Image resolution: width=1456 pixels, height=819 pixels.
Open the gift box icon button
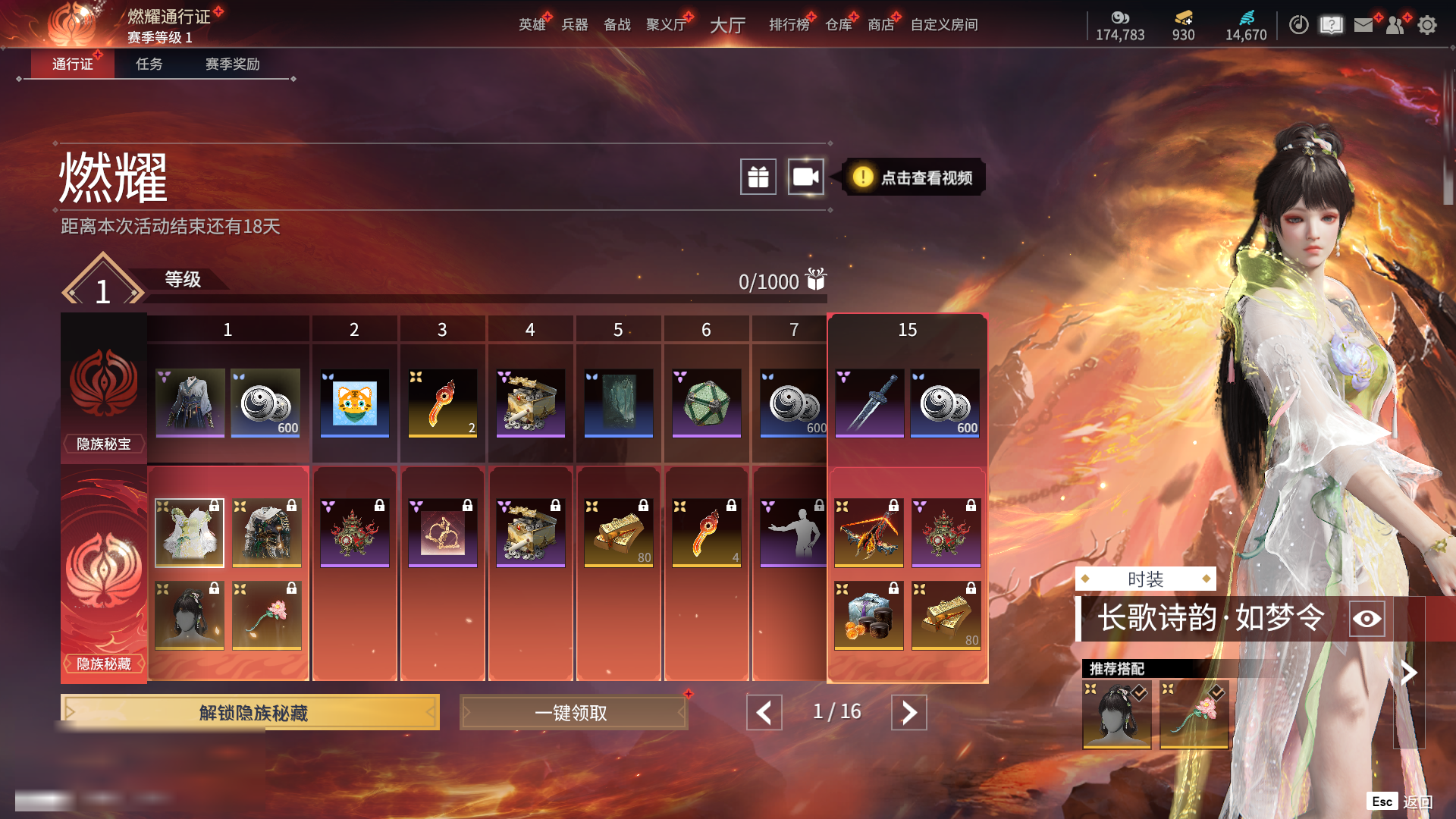[x=758, y=177]
